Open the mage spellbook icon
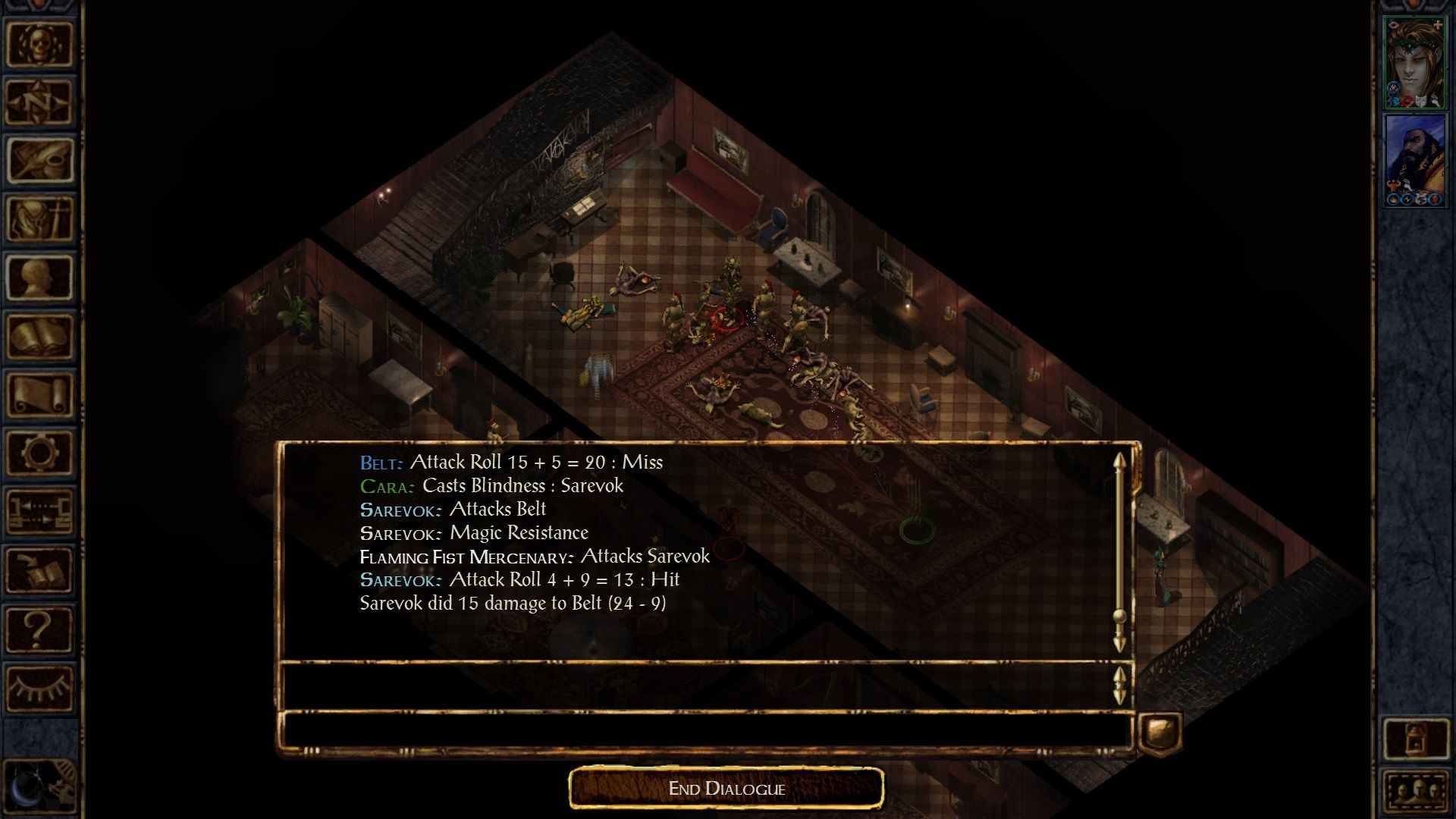 click(39, 336)
